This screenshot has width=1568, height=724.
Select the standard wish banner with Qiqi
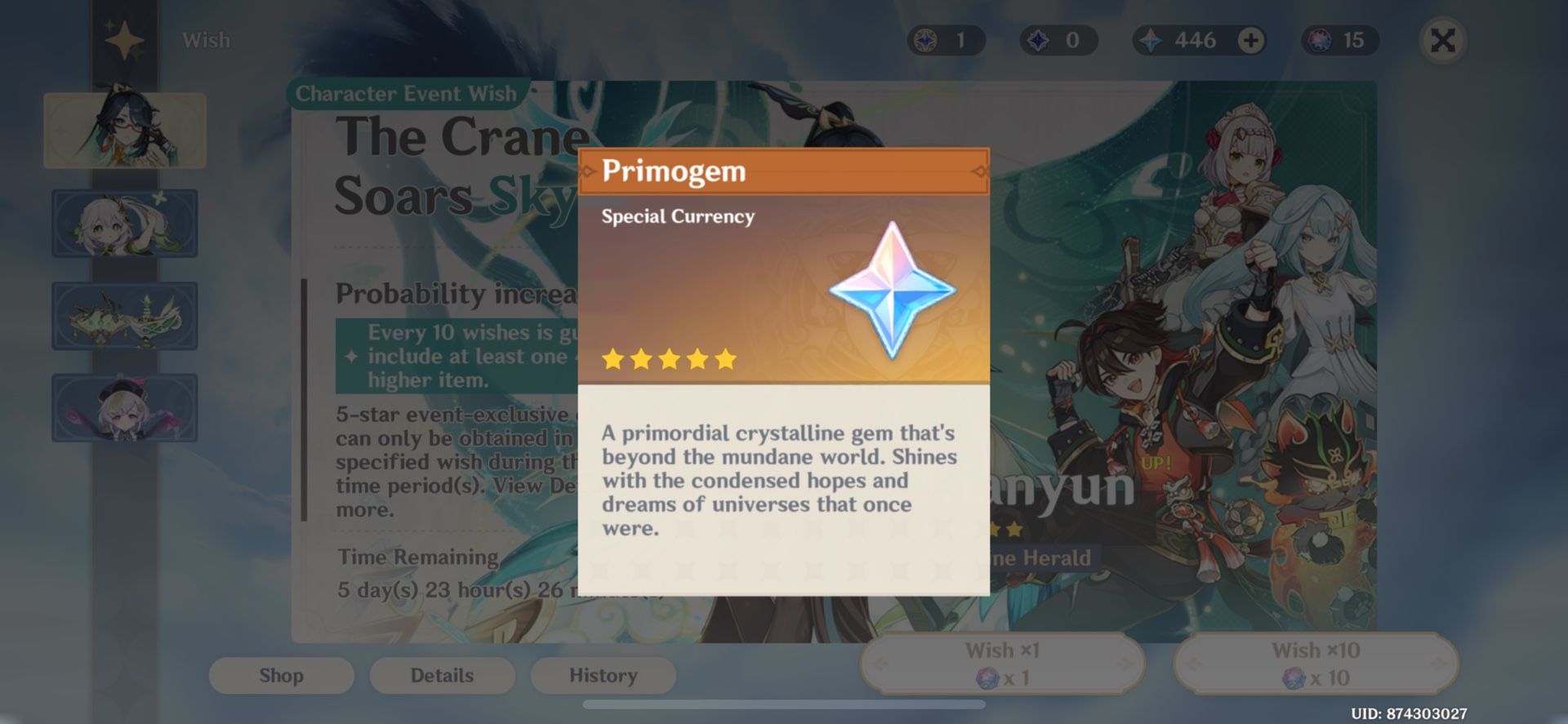click(124, 407)
